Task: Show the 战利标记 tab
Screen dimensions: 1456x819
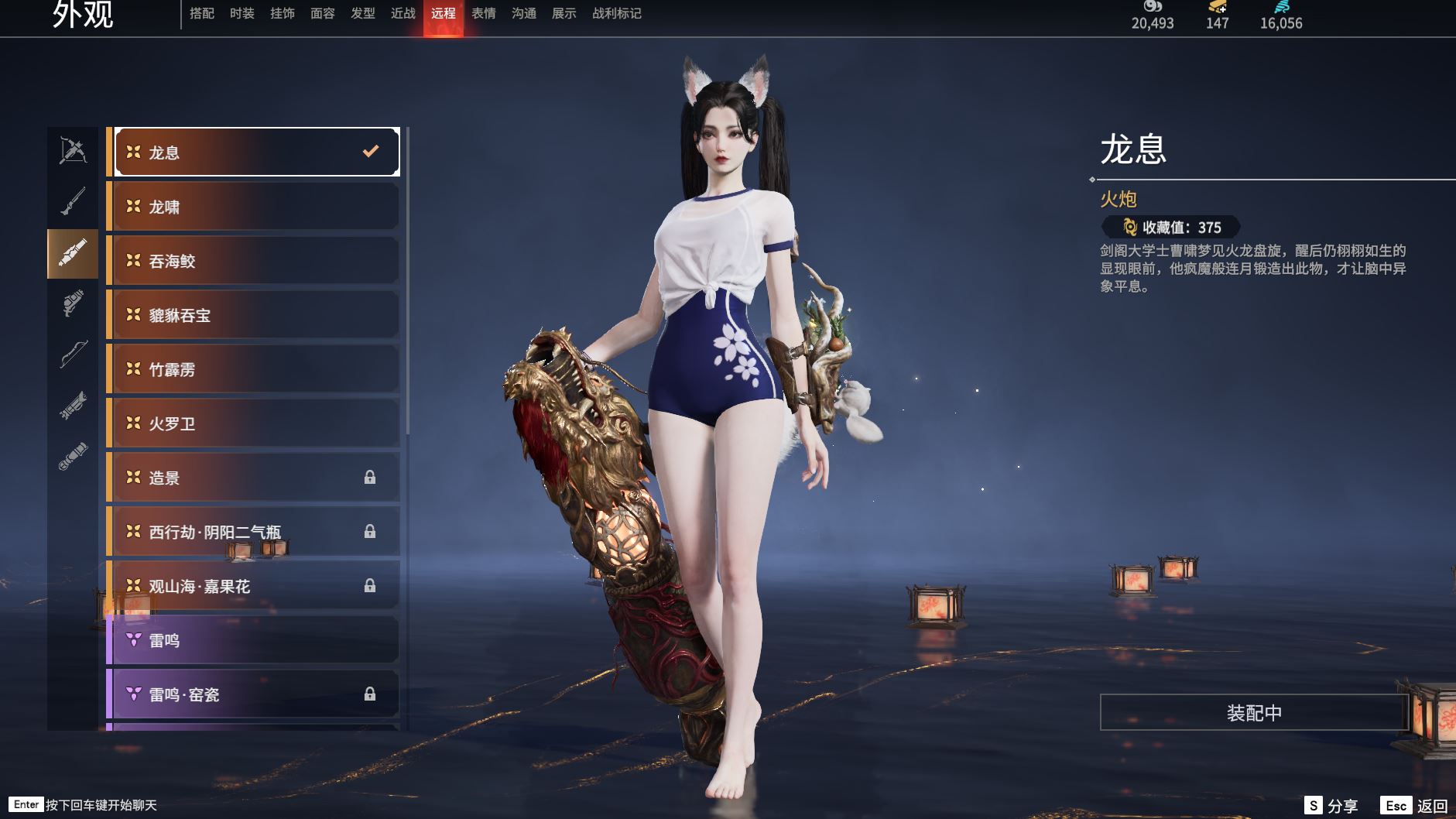Action: (x=616, y=13)
